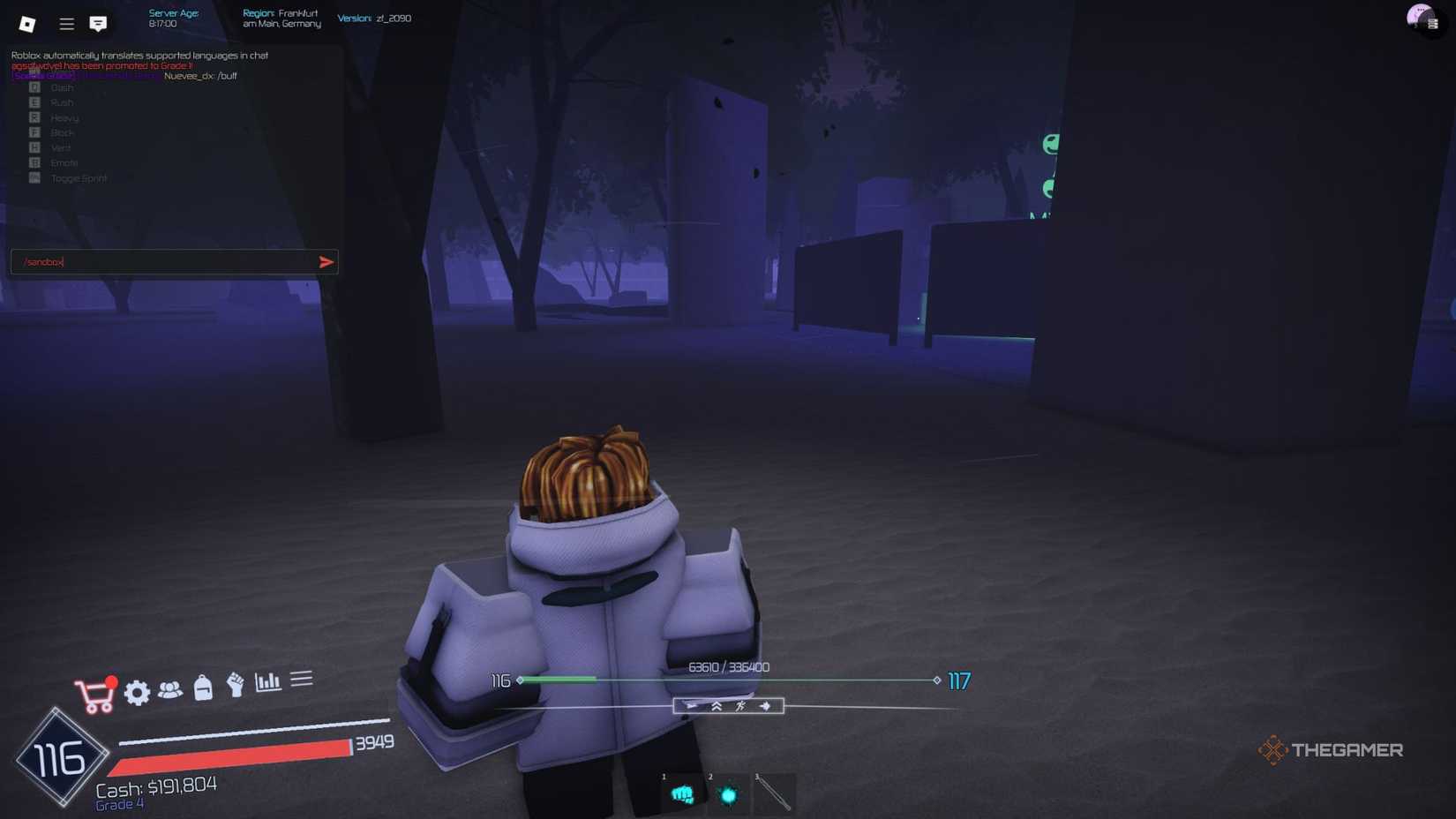Open the backpack inventory icon
Screen dimensions: 1456x819
(x=203, y=689)
